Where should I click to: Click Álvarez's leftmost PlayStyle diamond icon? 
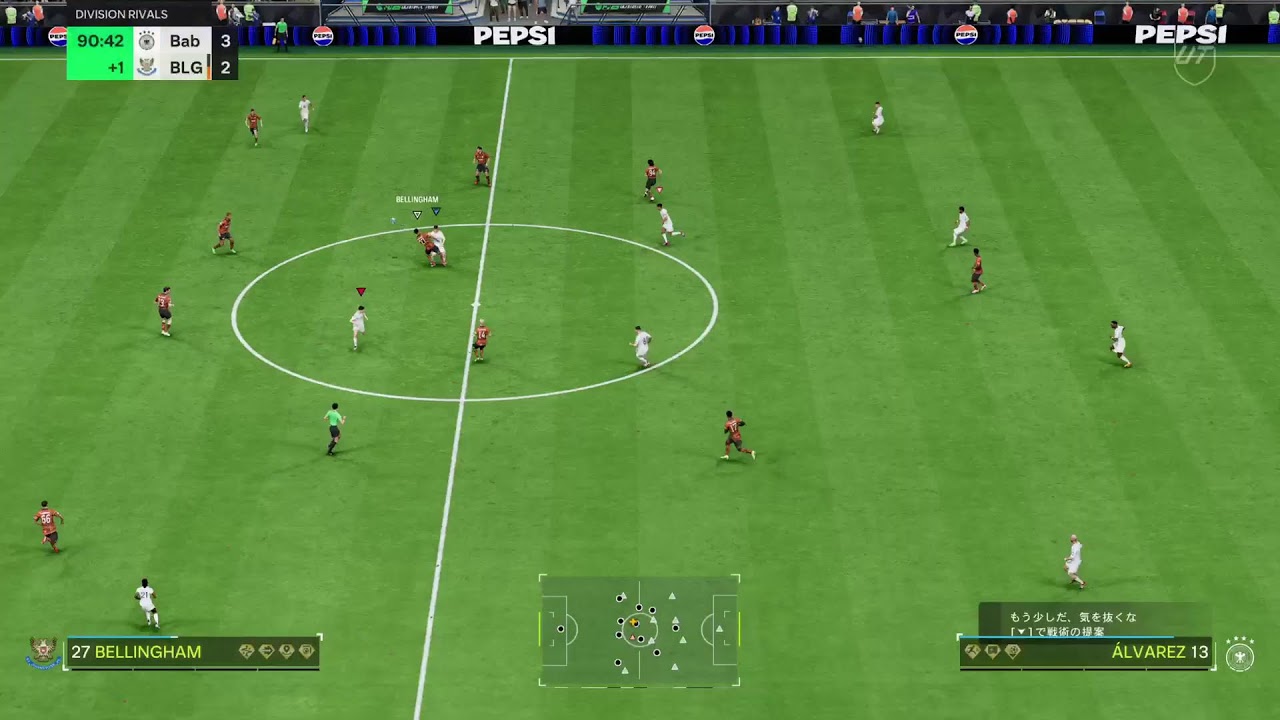(971, 649)
